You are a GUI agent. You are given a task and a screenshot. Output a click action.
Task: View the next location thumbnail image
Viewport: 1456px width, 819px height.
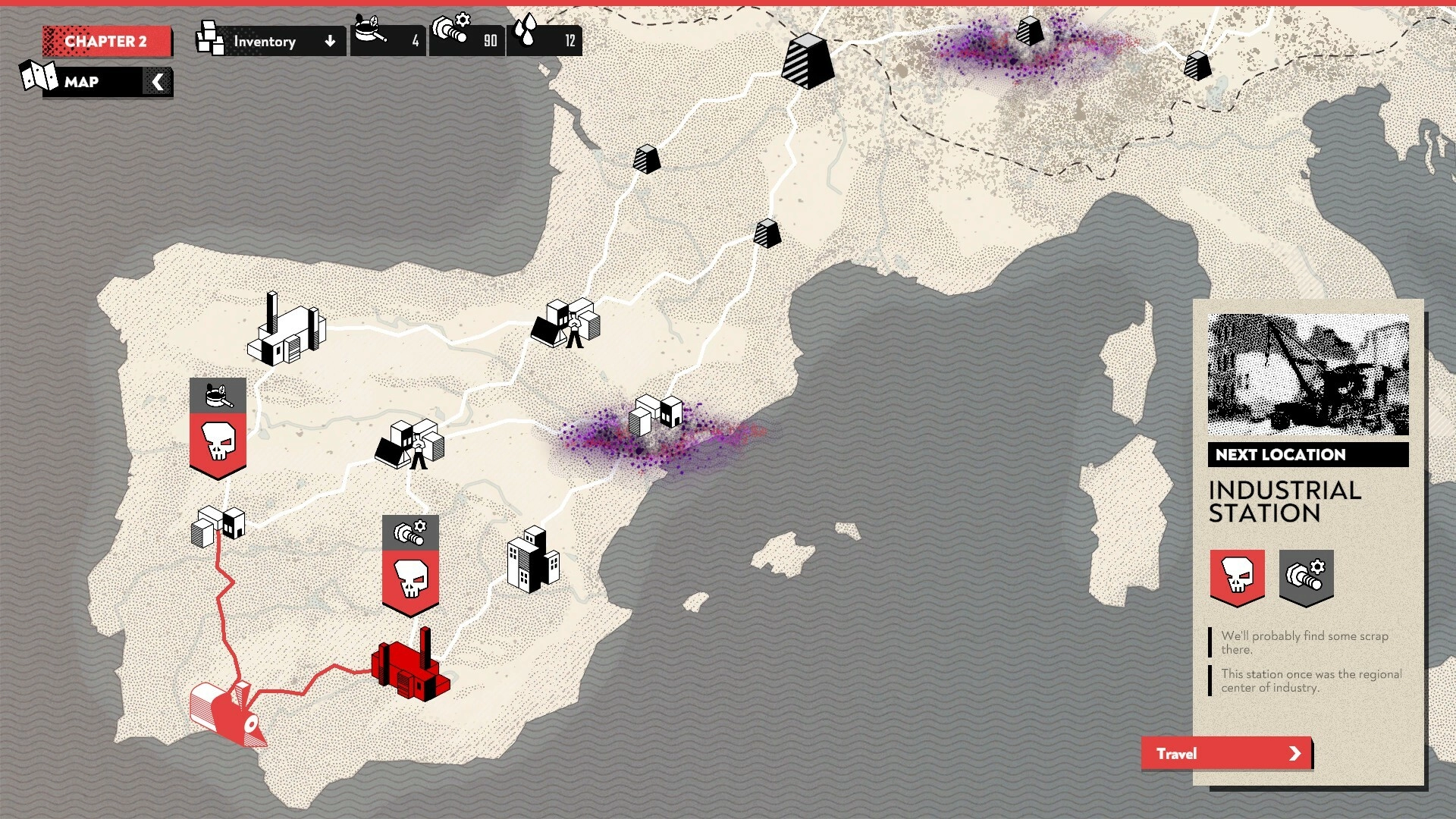1307,375
